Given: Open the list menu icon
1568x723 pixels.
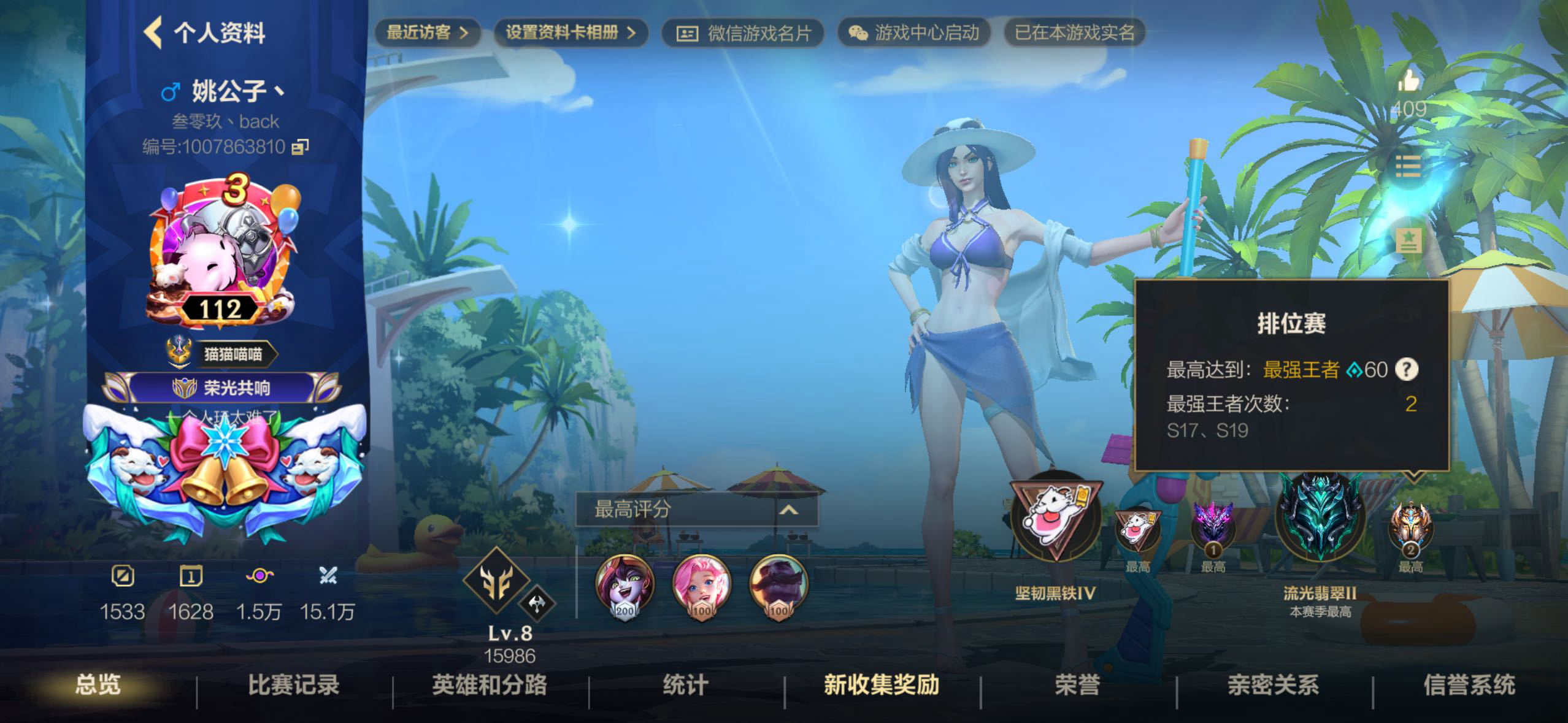Looking at the screenshot, I should point(1408,166).
